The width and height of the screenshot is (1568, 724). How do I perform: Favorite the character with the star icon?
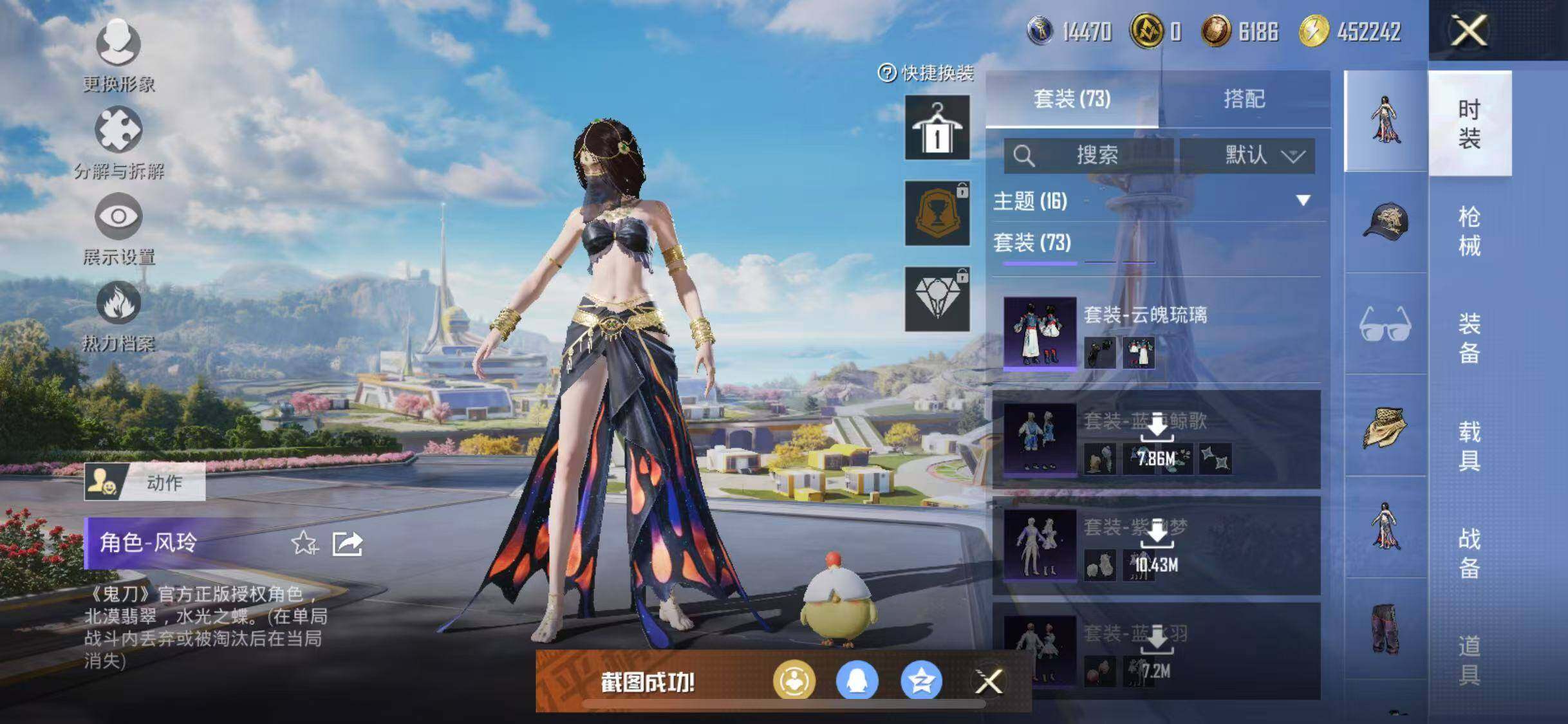[x=304, y=544]
